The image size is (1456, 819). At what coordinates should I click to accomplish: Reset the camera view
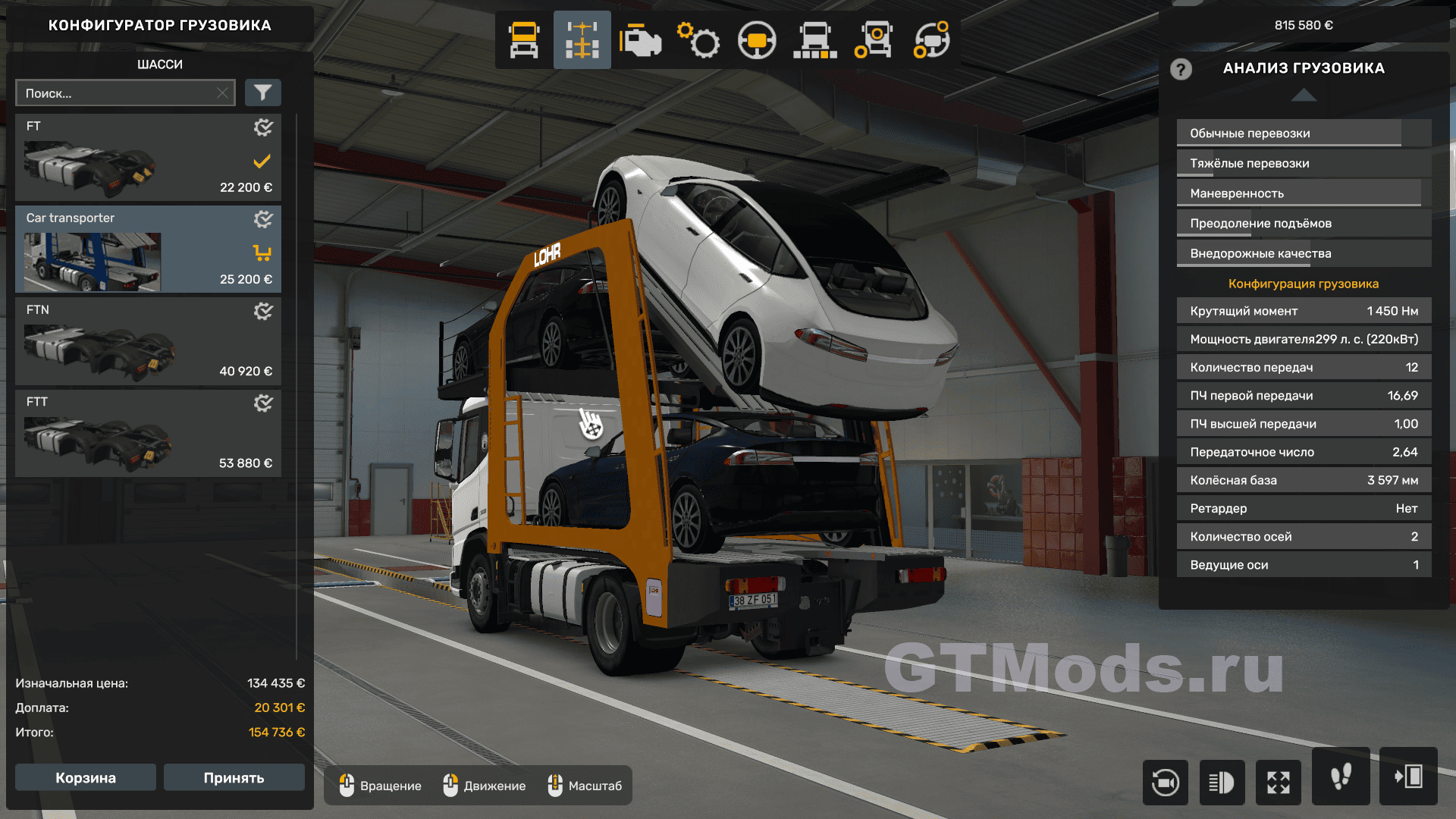pyautogui.click(x=1165, y=782)
